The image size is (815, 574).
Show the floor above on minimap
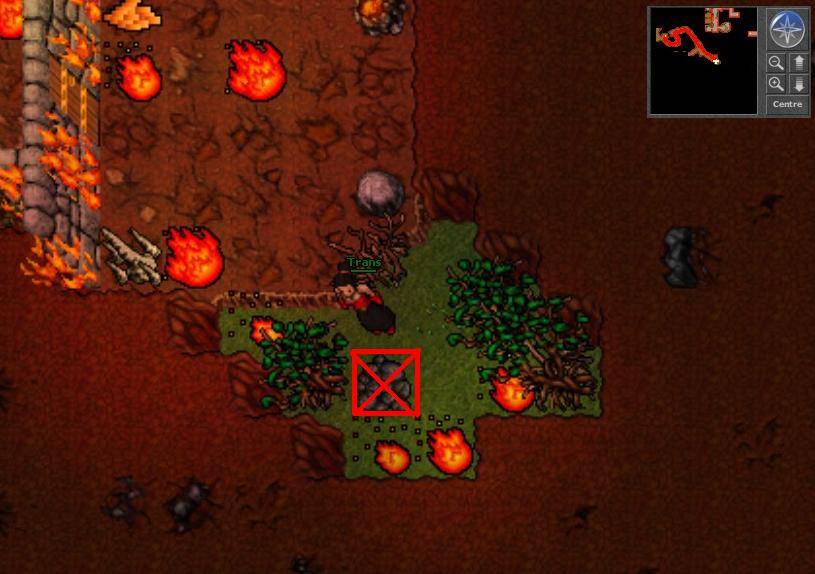pos(798,63)
